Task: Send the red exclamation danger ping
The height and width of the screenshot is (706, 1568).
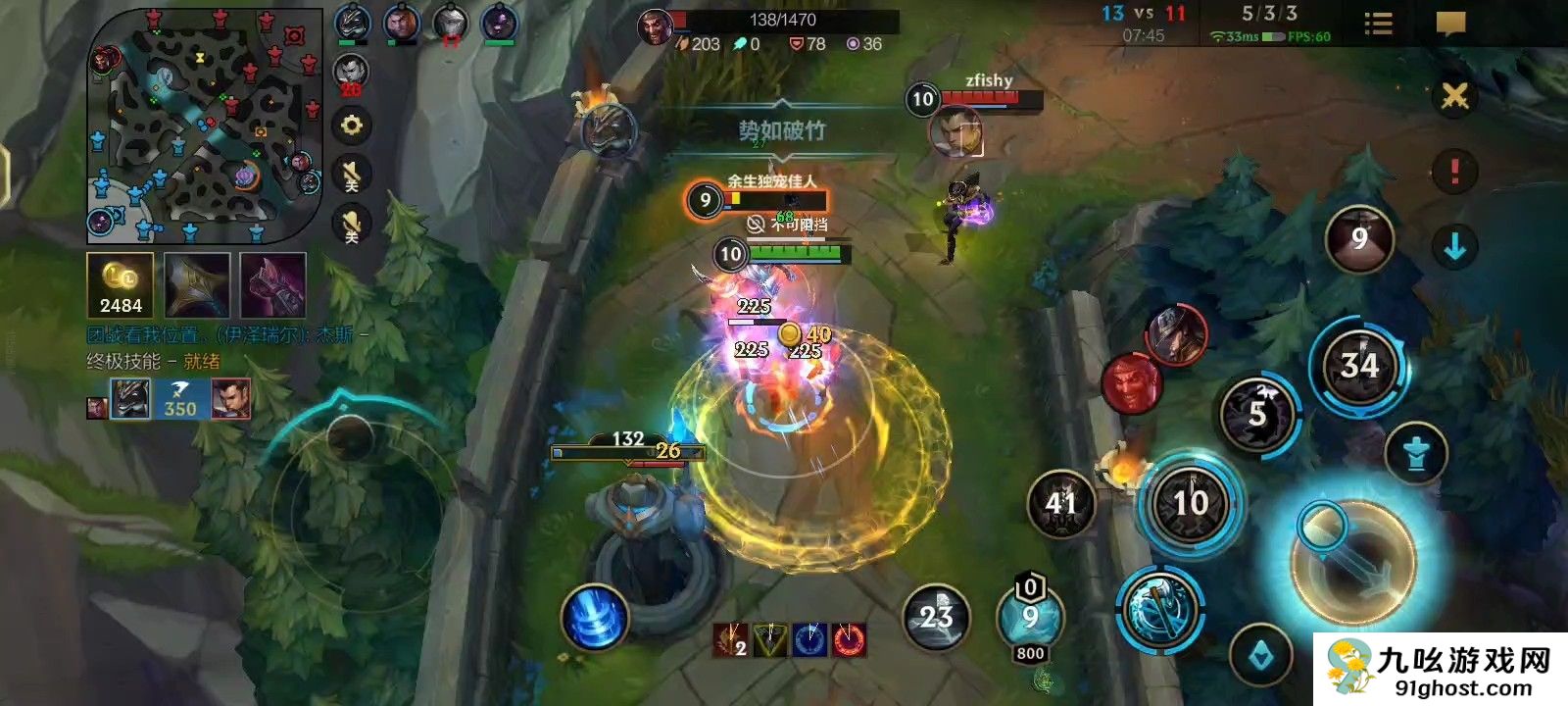Action: click(x=1454, y=172)
